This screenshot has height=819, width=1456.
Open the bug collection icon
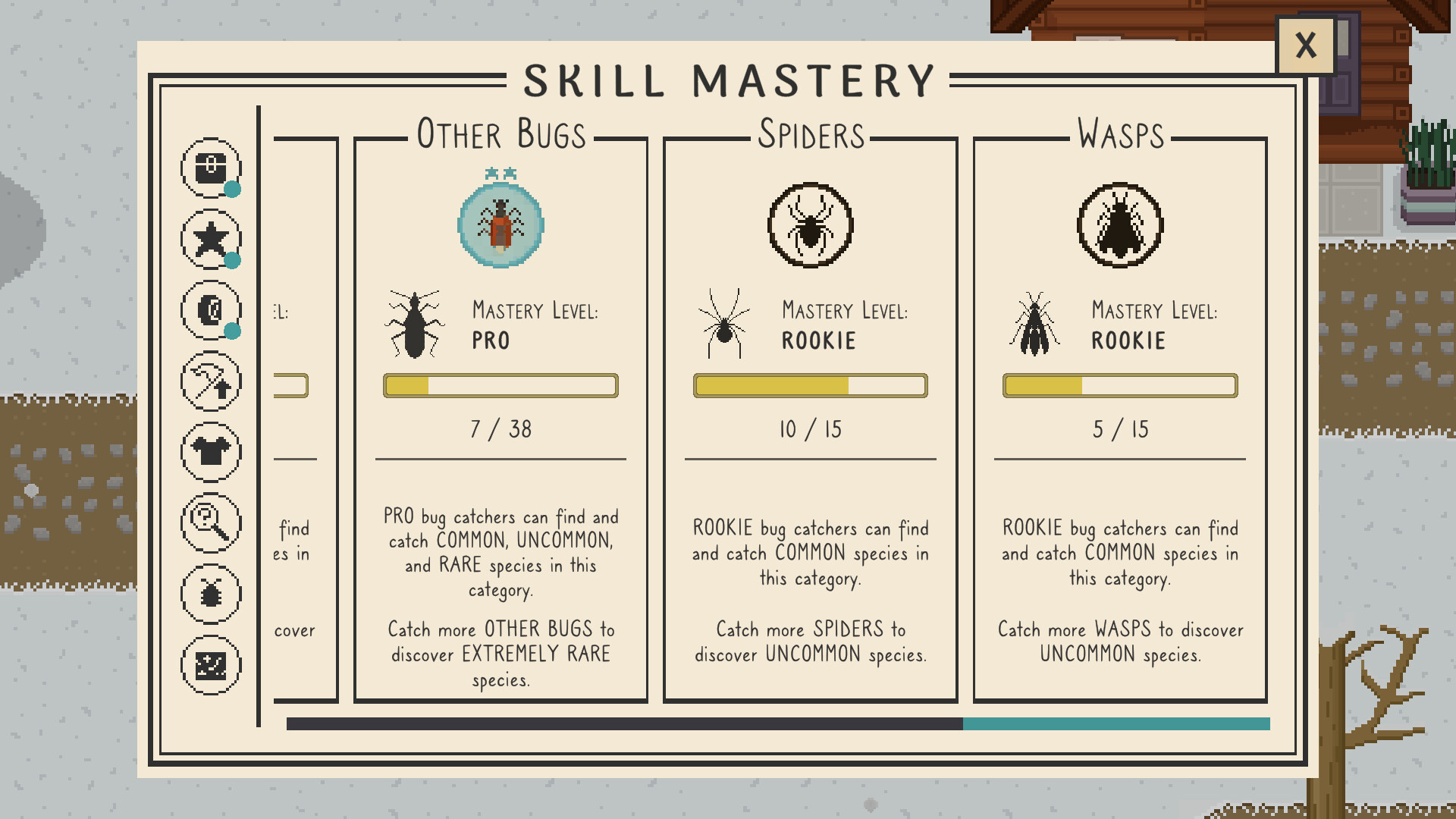(x=211, y=593)
